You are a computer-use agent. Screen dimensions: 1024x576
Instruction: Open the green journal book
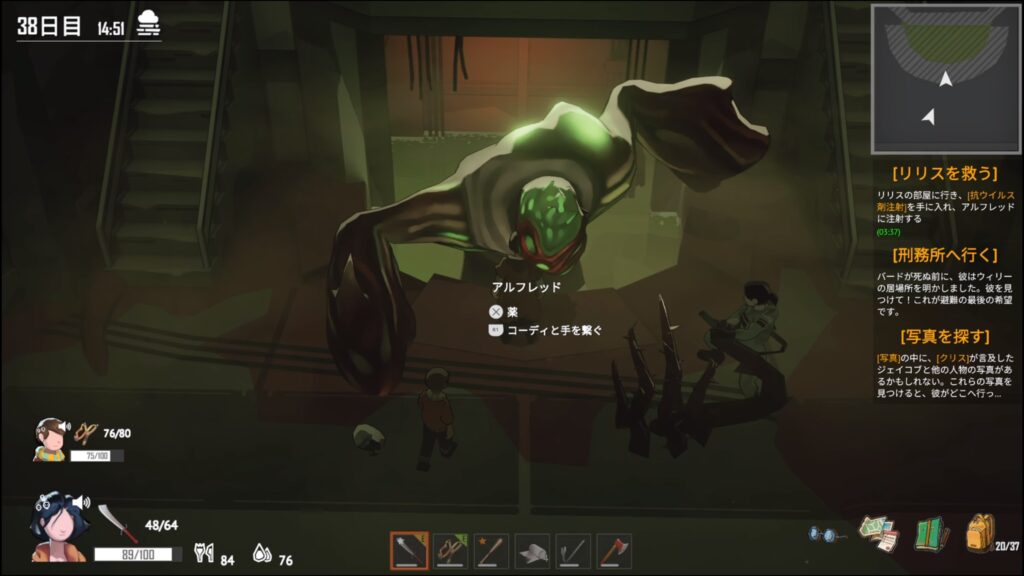pos(931,533)
